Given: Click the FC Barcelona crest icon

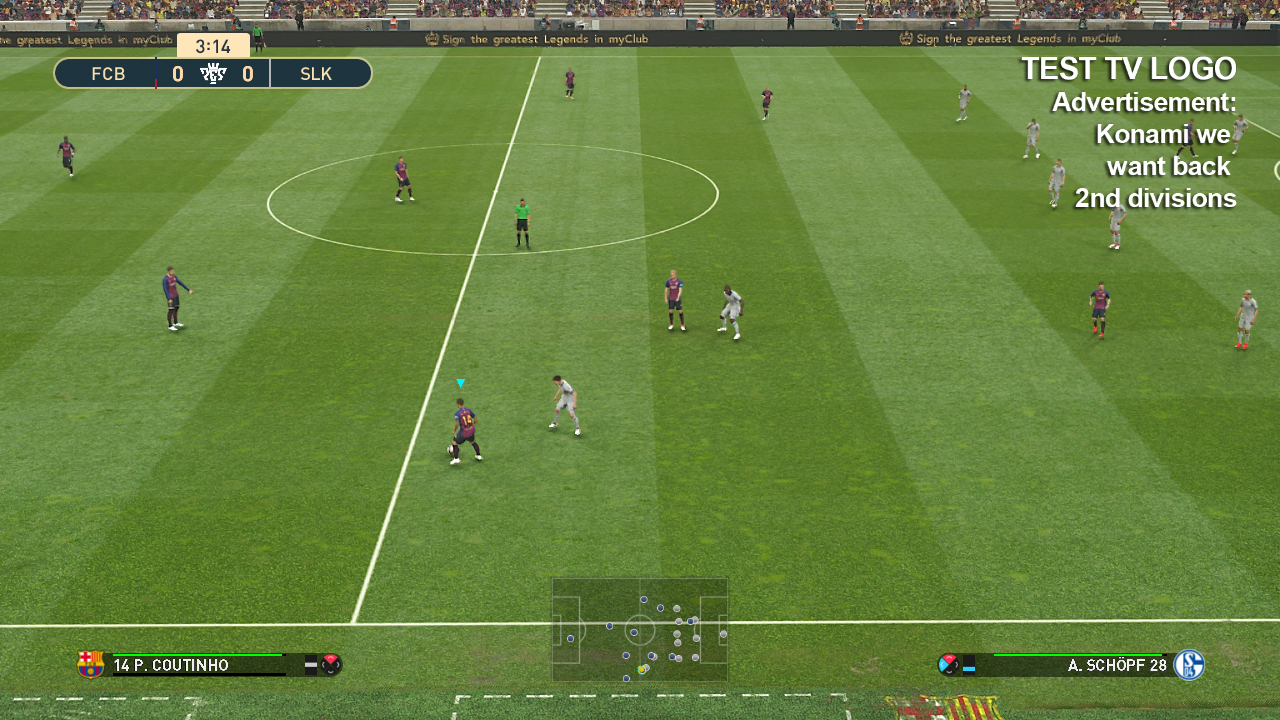Looking at the screenshot, I should 89,665.
